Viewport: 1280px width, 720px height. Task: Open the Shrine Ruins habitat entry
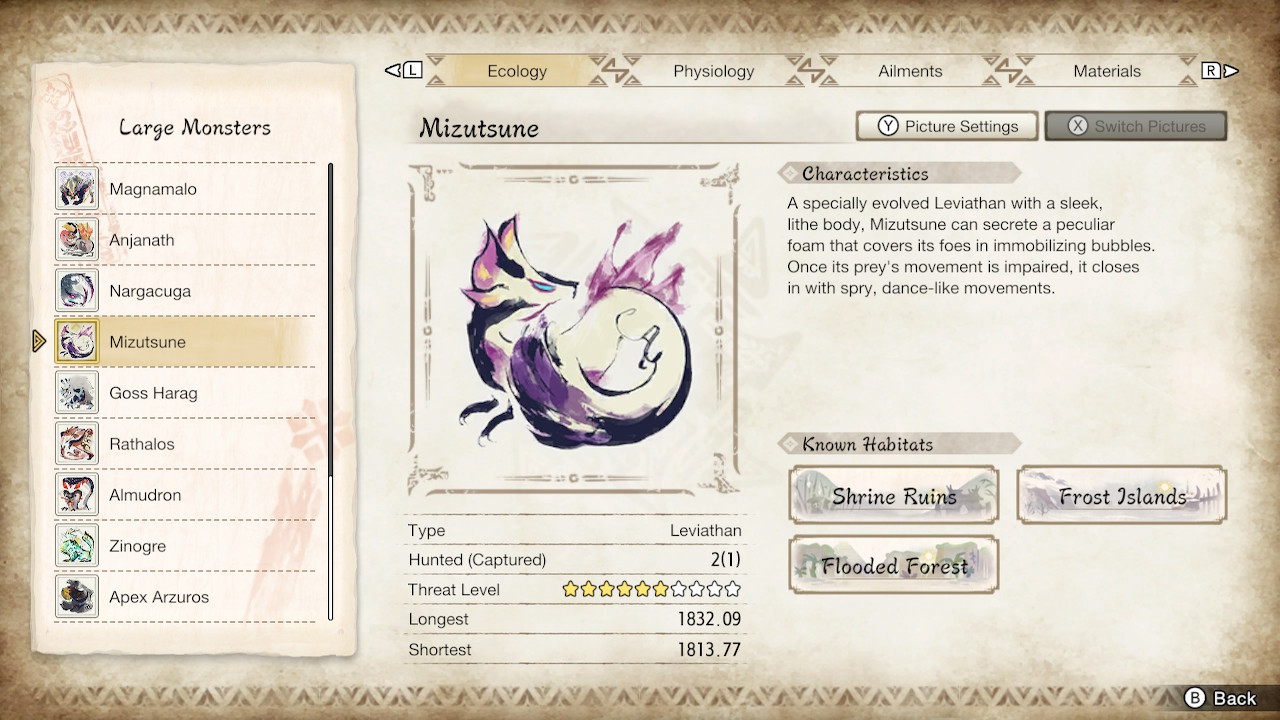point(893,495)
